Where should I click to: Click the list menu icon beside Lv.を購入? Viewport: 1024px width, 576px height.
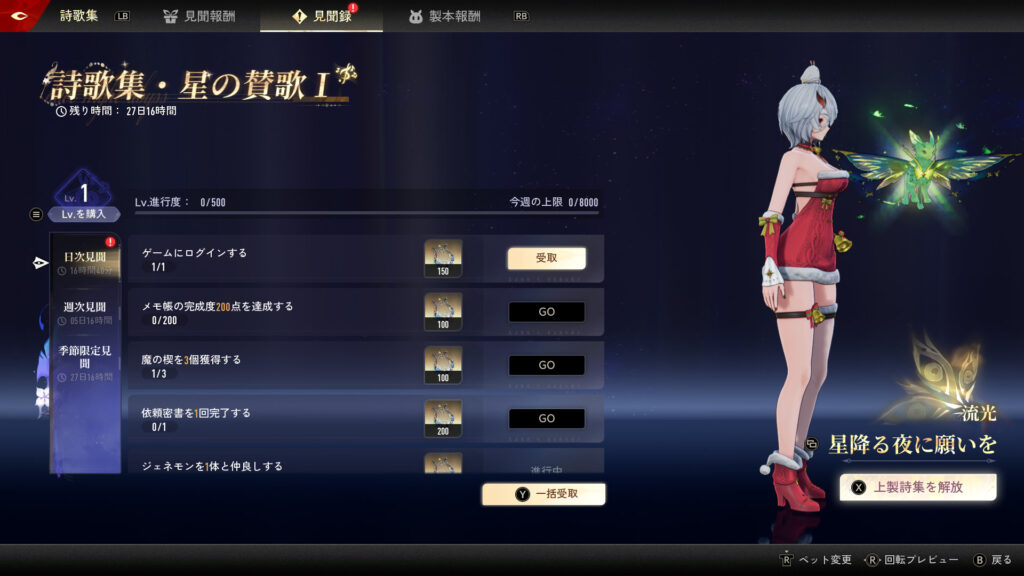pyautogui.click(x=37, y=214)
